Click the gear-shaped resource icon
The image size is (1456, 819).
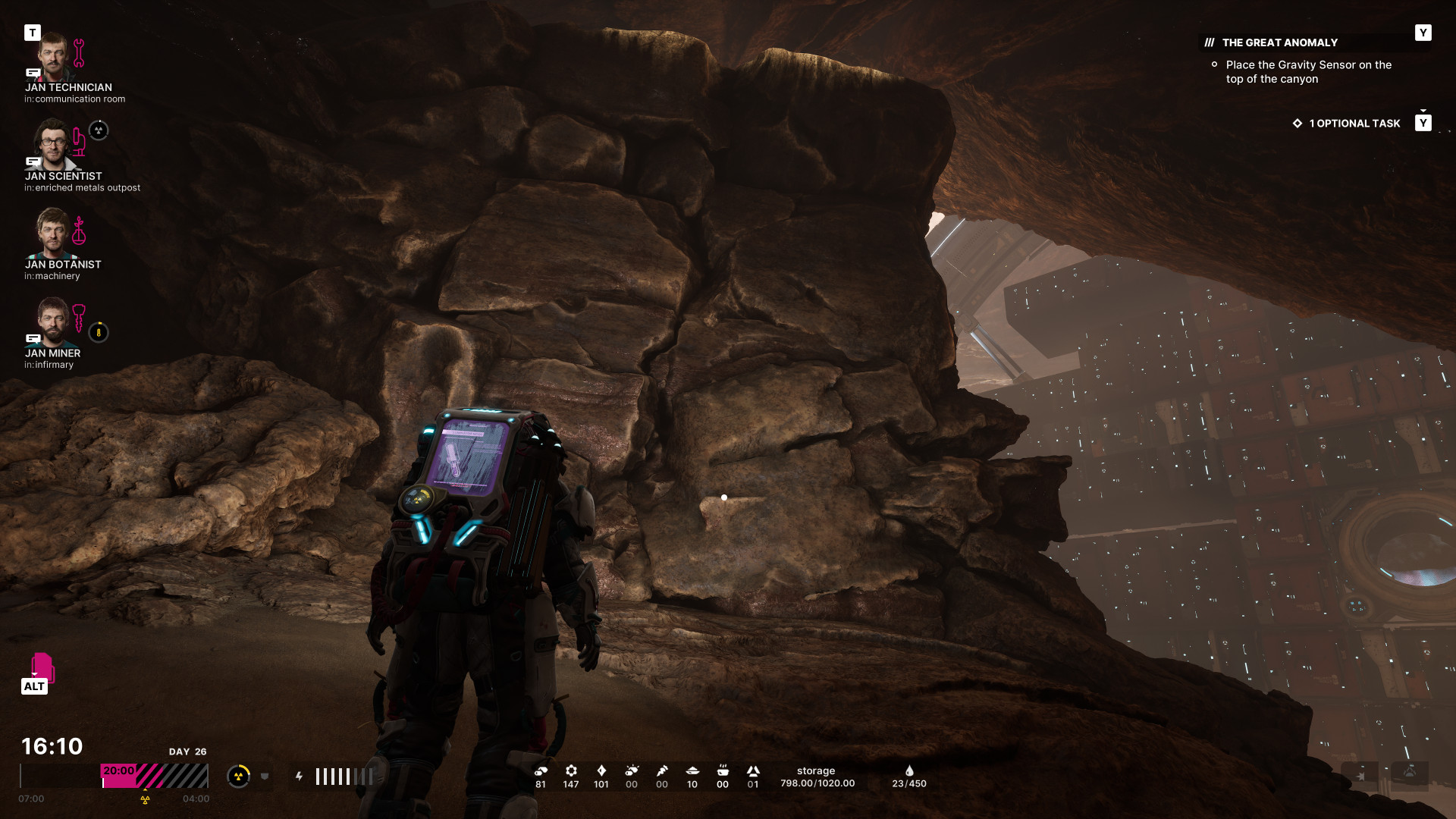(571, 770)
